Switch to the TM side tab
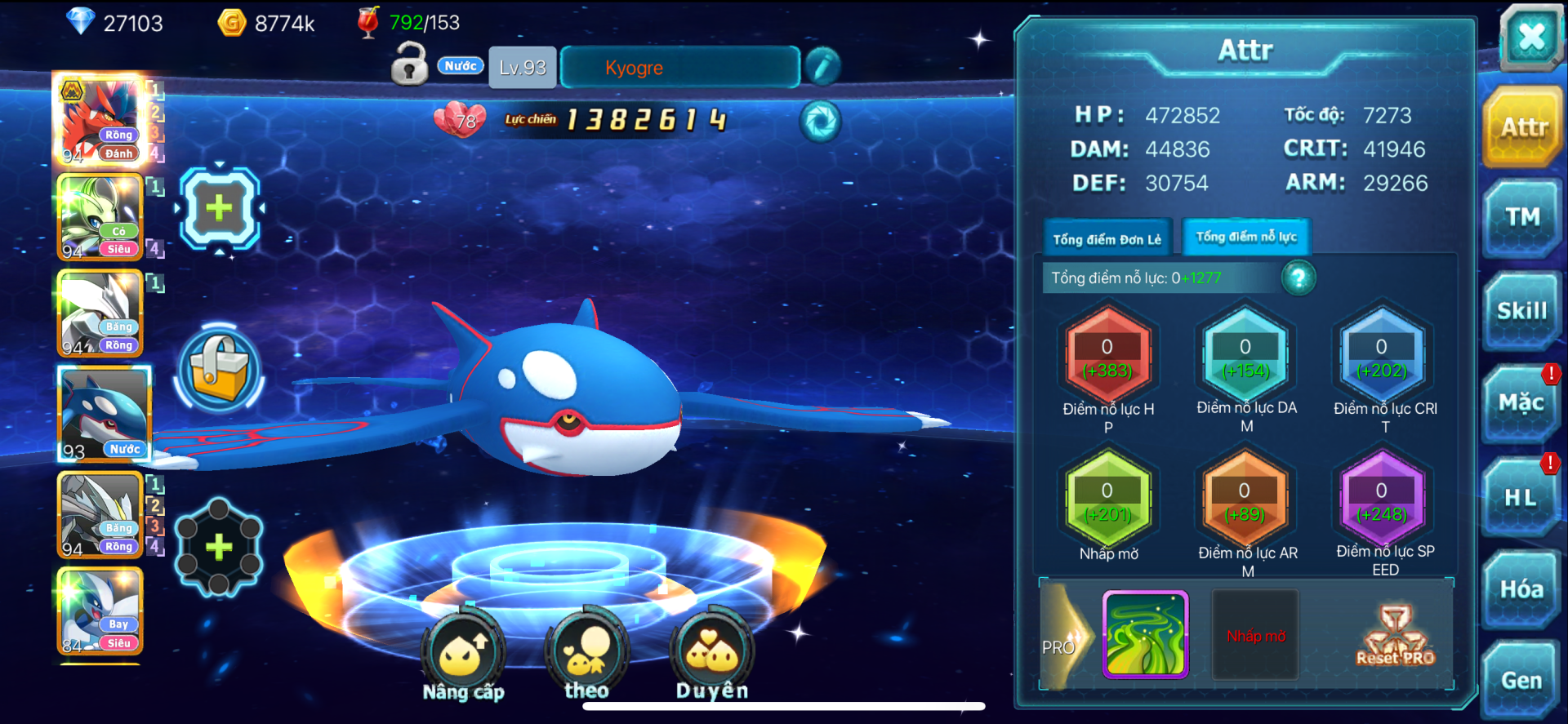Viewport: 1568px width, 724px height. pyautogui.click(x=1522, y=217)
